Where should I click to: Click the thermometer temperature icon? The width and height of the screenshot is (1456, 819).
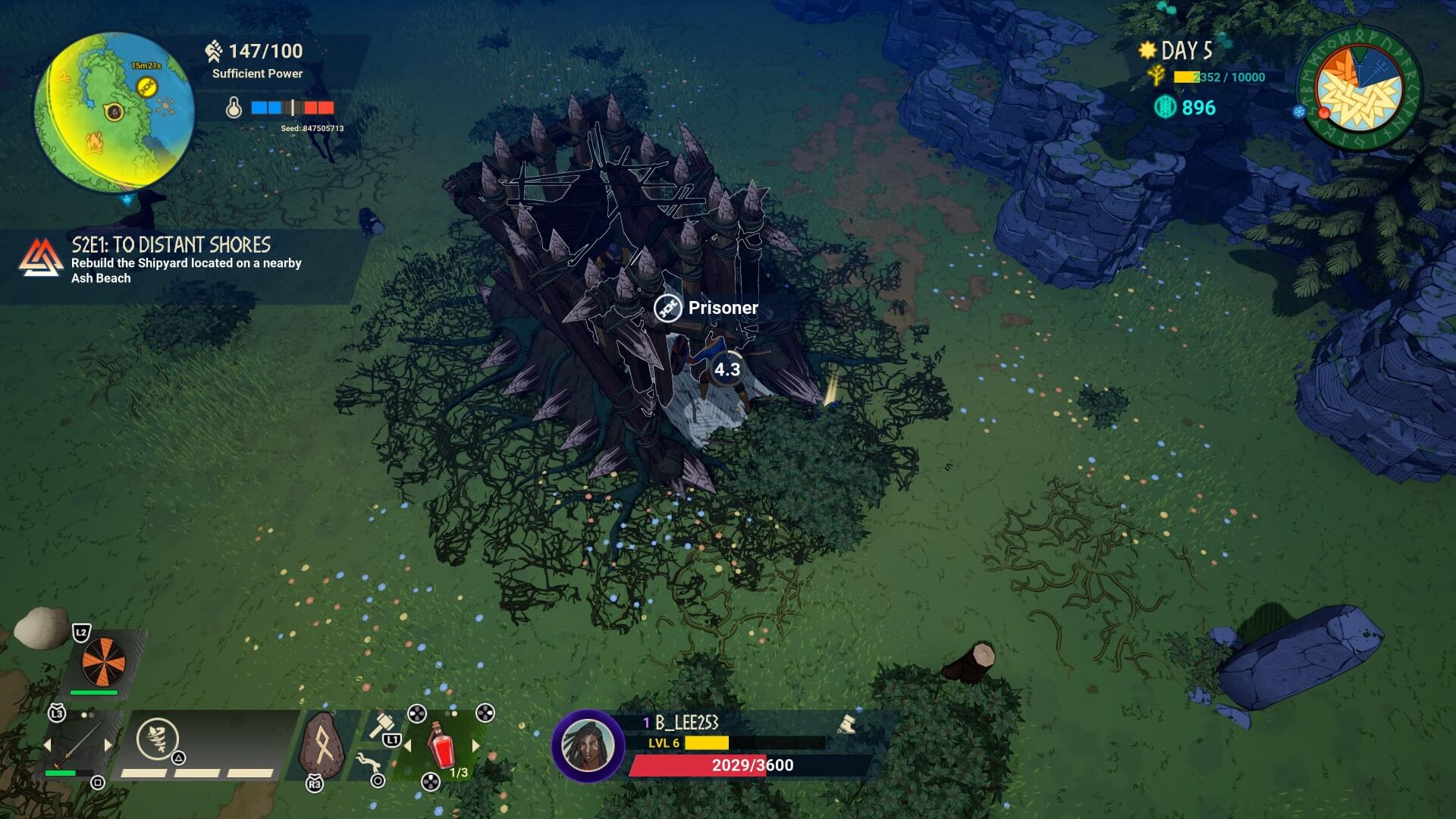(x=234, y=108)
